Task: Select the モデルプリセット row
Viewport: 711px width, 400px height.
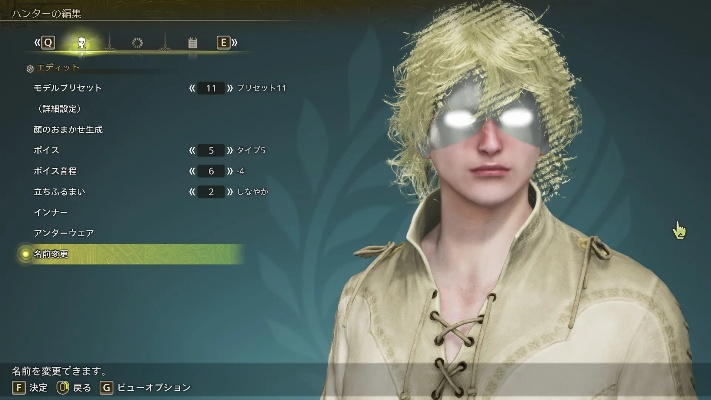Action: [x=67, y=88]
